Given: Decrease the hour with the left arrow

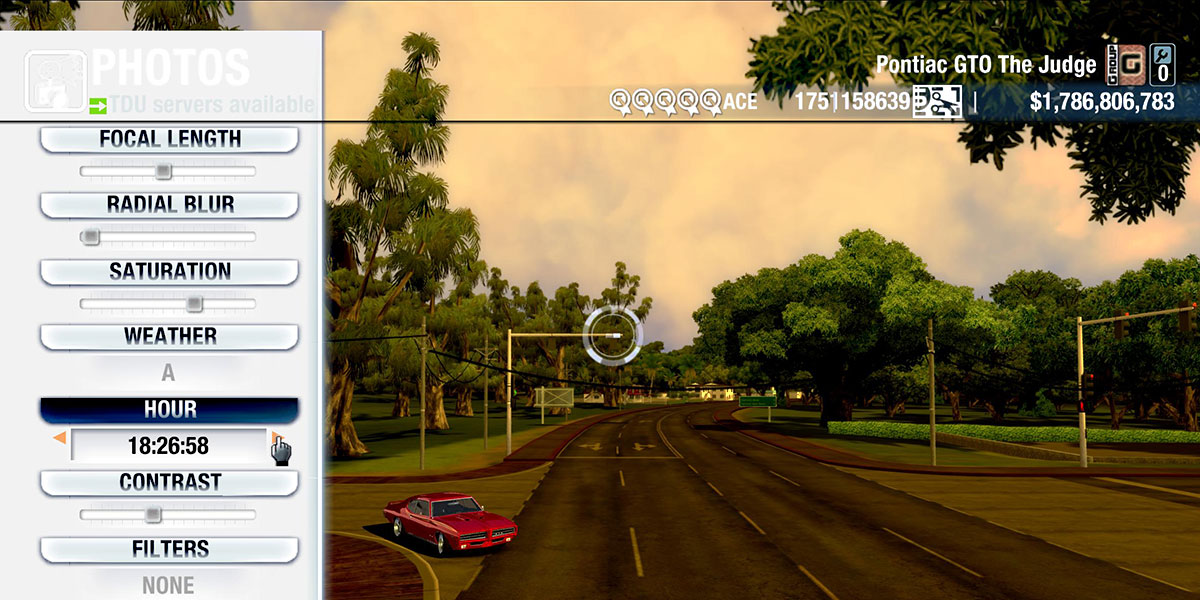Looking at the screenshot, I should pos(60,438).
